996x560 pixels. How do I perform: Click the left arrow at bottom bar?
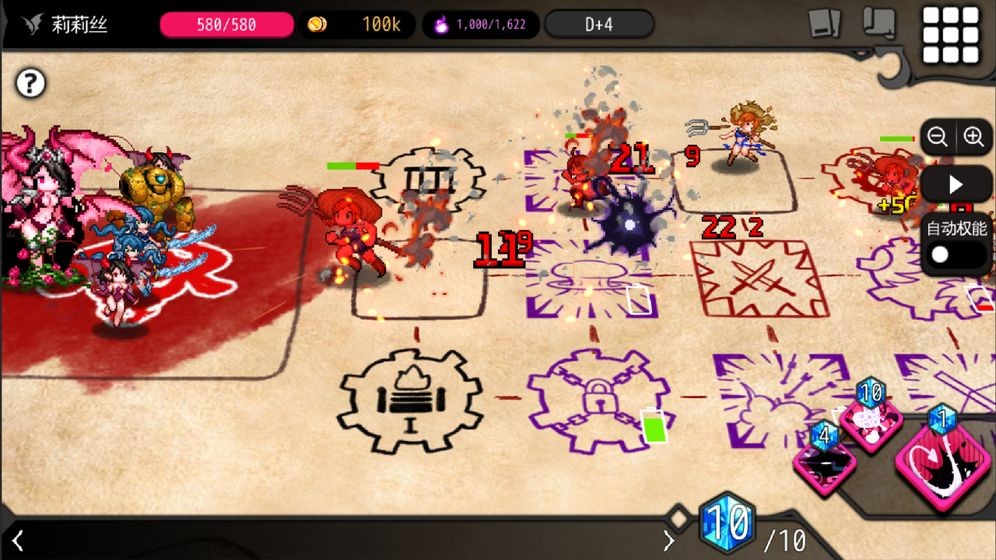pos(17,541)
